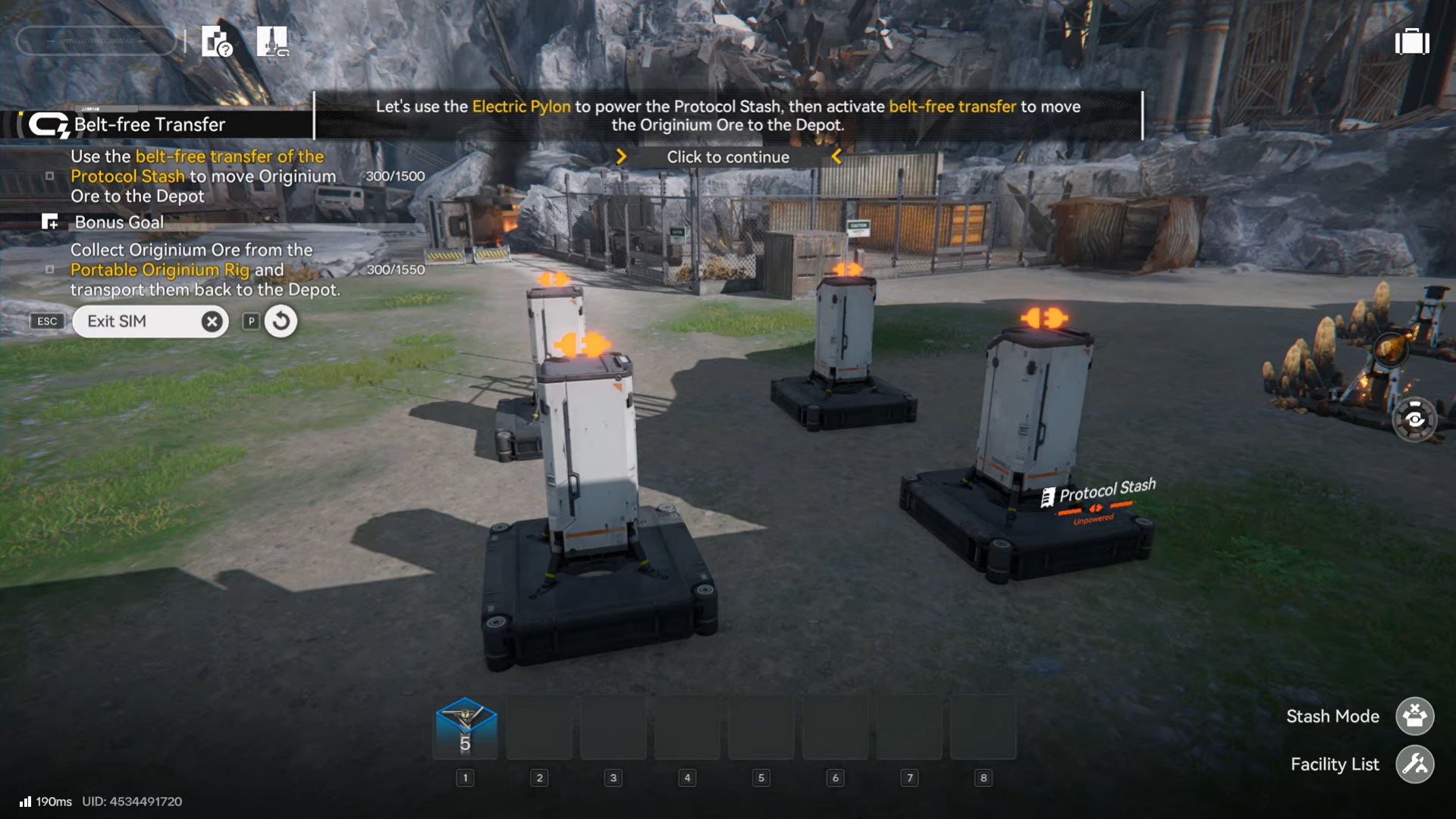Viewport: 1456px width, 819px height.
Task: Continue the tutorial dialogue prompt
Action: 728,157
